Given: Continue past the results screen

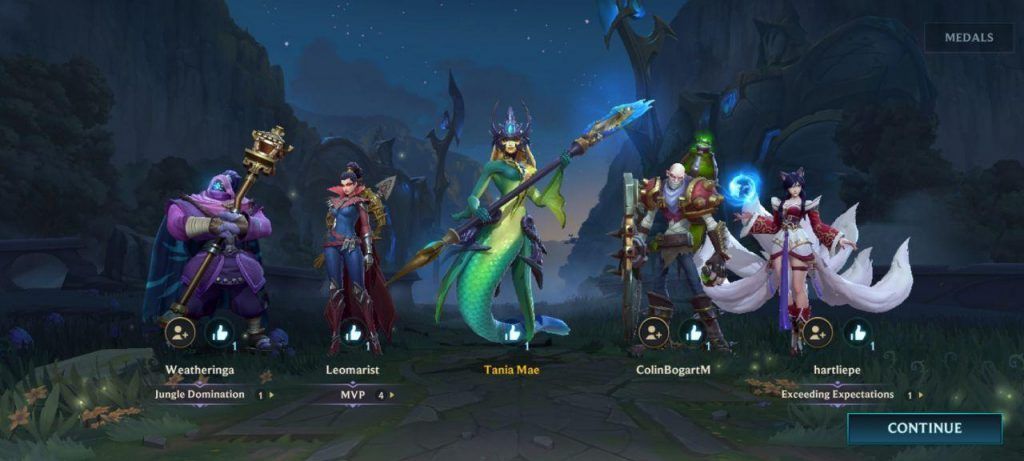Looking at the screenshot, I should pyautogui.click(x=924, y=428).
